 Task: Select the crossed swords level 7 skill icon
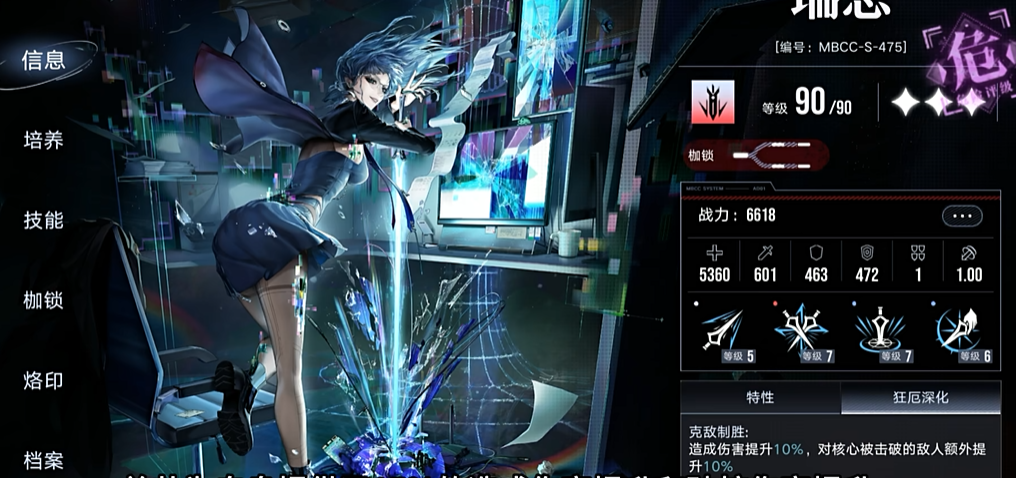click(800, 332)
